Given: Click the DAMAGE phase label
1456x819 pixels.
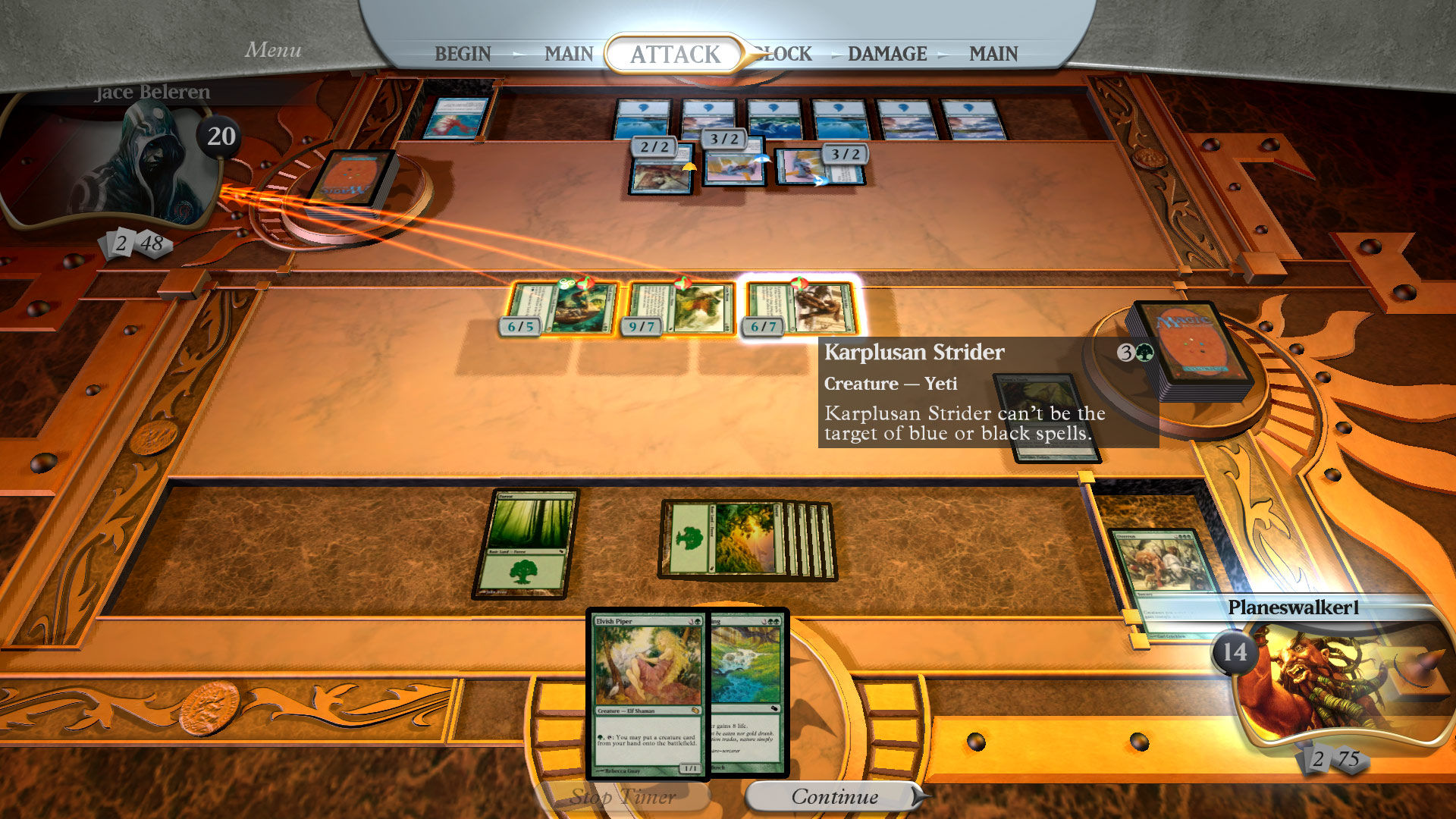Looking at the screenshot, I should coord(889,54).
